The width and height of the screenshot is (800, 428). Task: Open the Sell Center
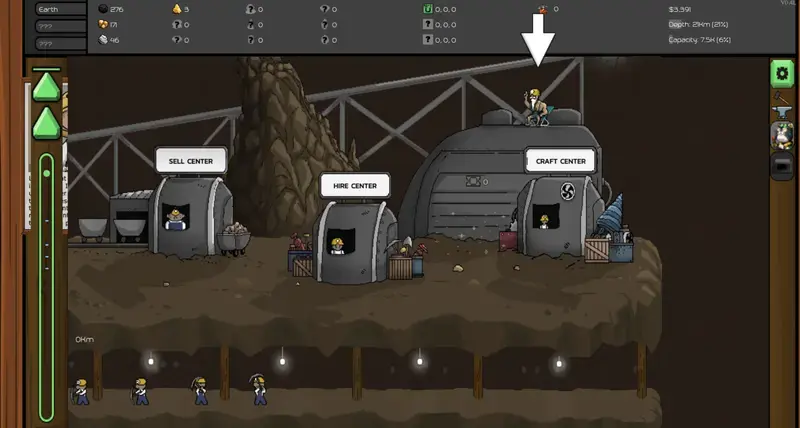pos(190,160)
